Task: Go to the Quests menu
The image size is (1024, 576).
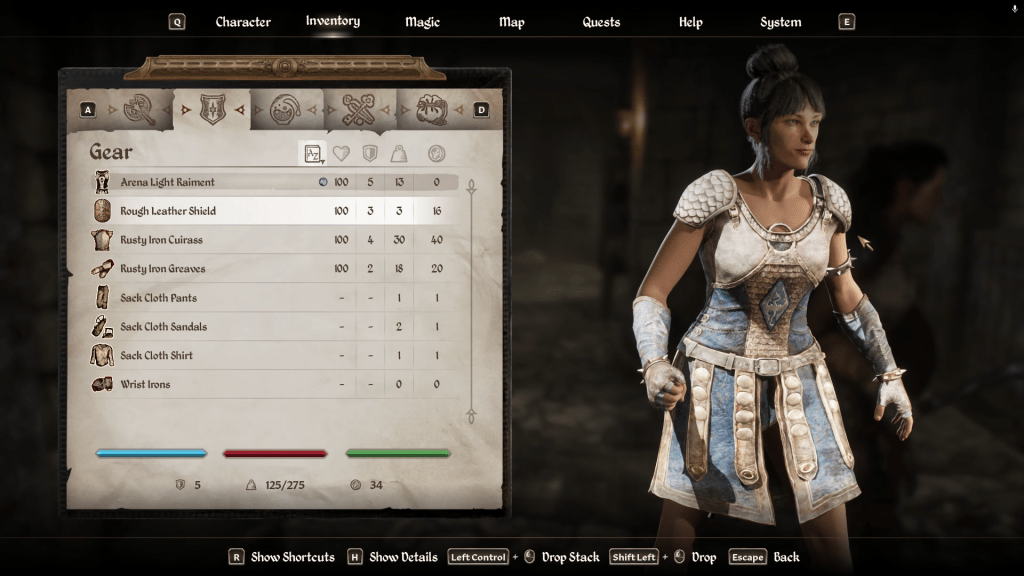Action: [601, 22]
